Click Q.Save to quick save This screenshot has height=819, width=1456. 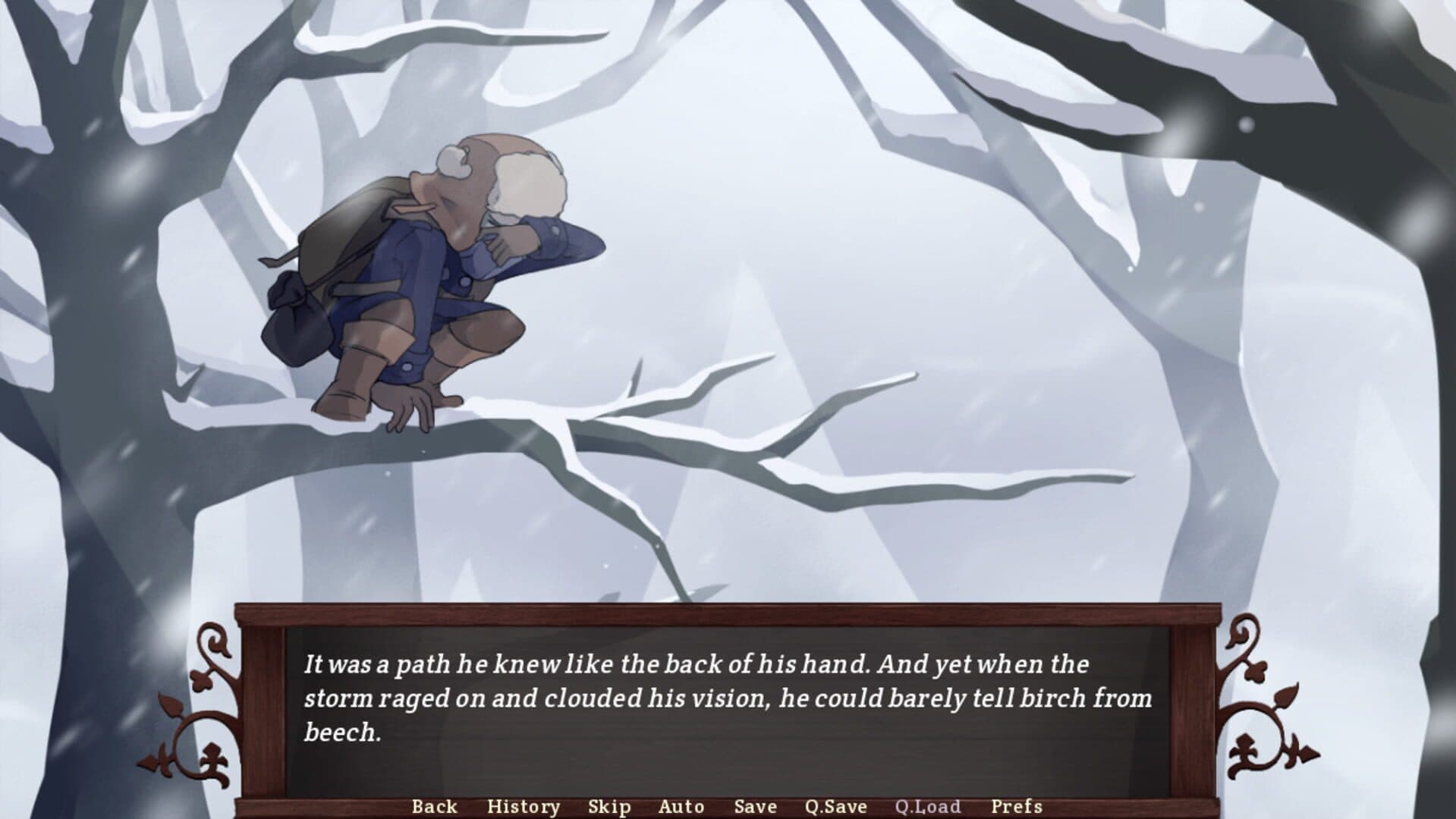pyautogui.click(x=835, y=806)
